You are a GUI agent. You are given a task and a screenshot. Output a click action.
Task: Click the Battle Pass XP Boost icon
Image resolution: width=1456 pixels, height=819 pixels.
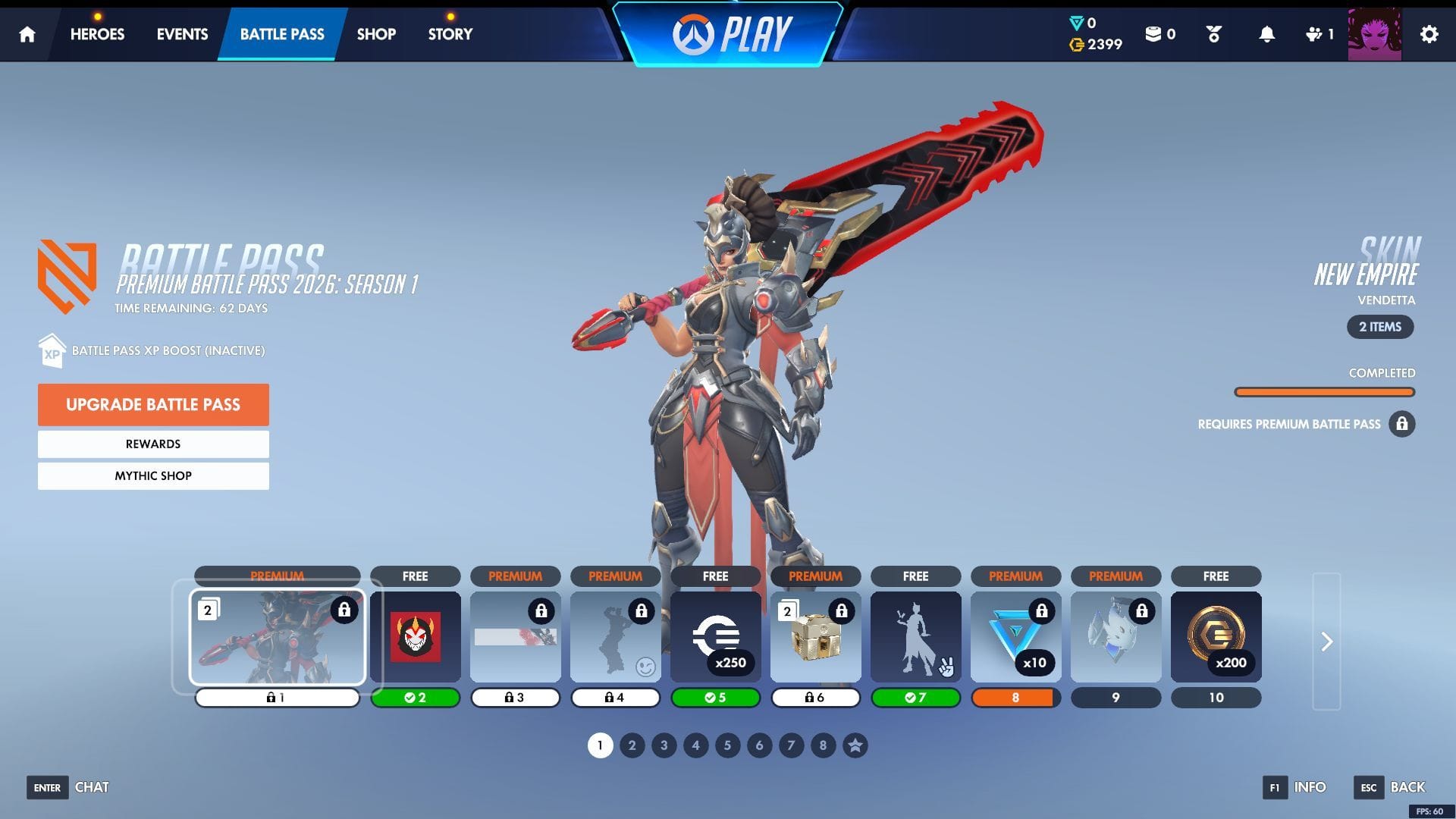50,350
